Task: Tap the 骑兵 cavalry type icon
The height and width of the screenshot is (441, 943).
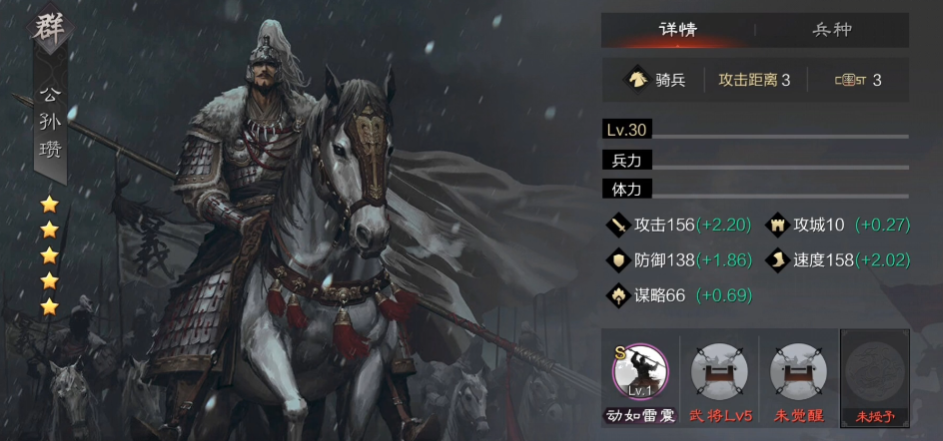Action: point(636,80)
